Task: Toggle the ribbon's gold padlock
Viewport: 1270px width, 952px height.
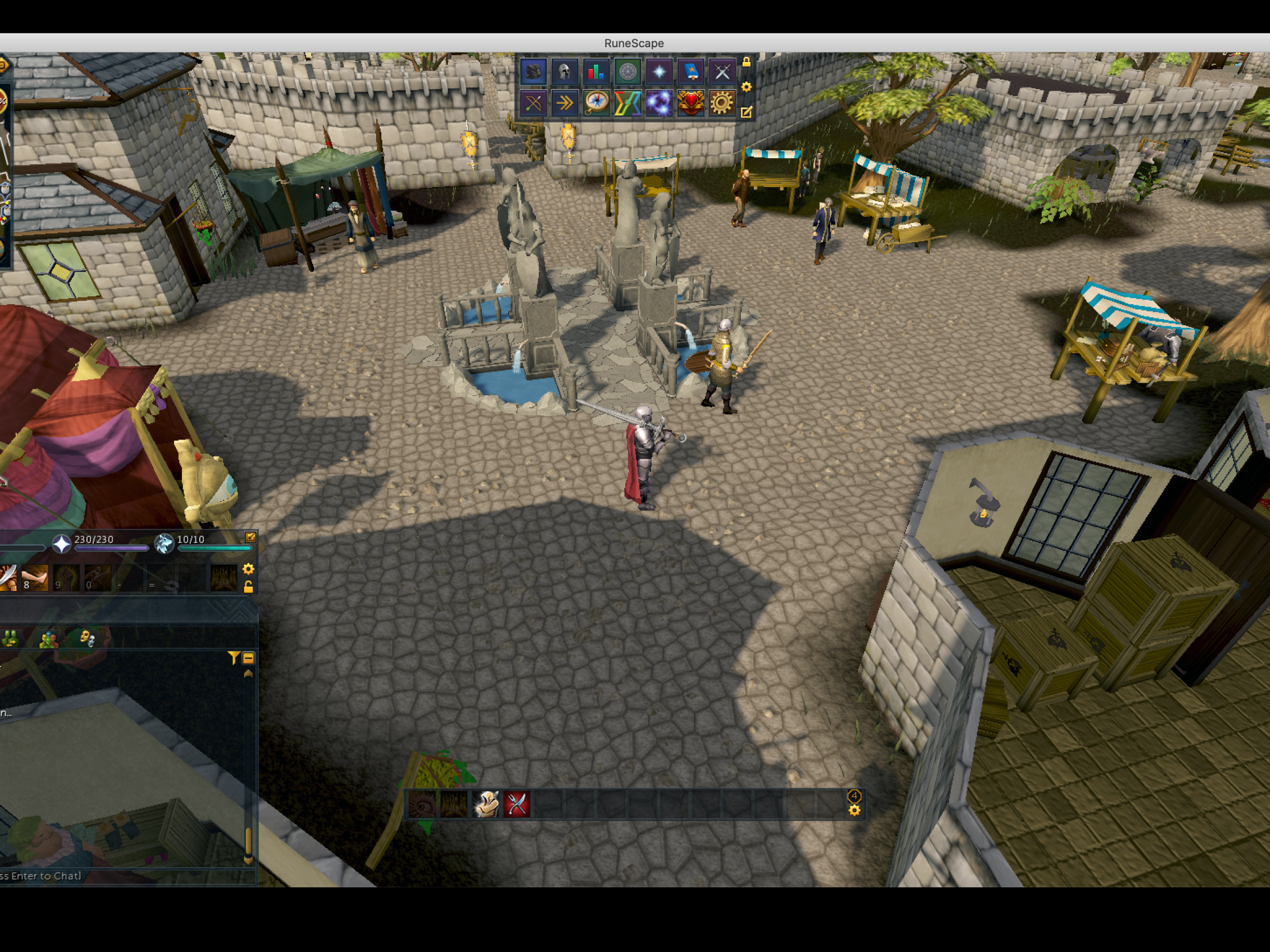Action: point(747,62)
